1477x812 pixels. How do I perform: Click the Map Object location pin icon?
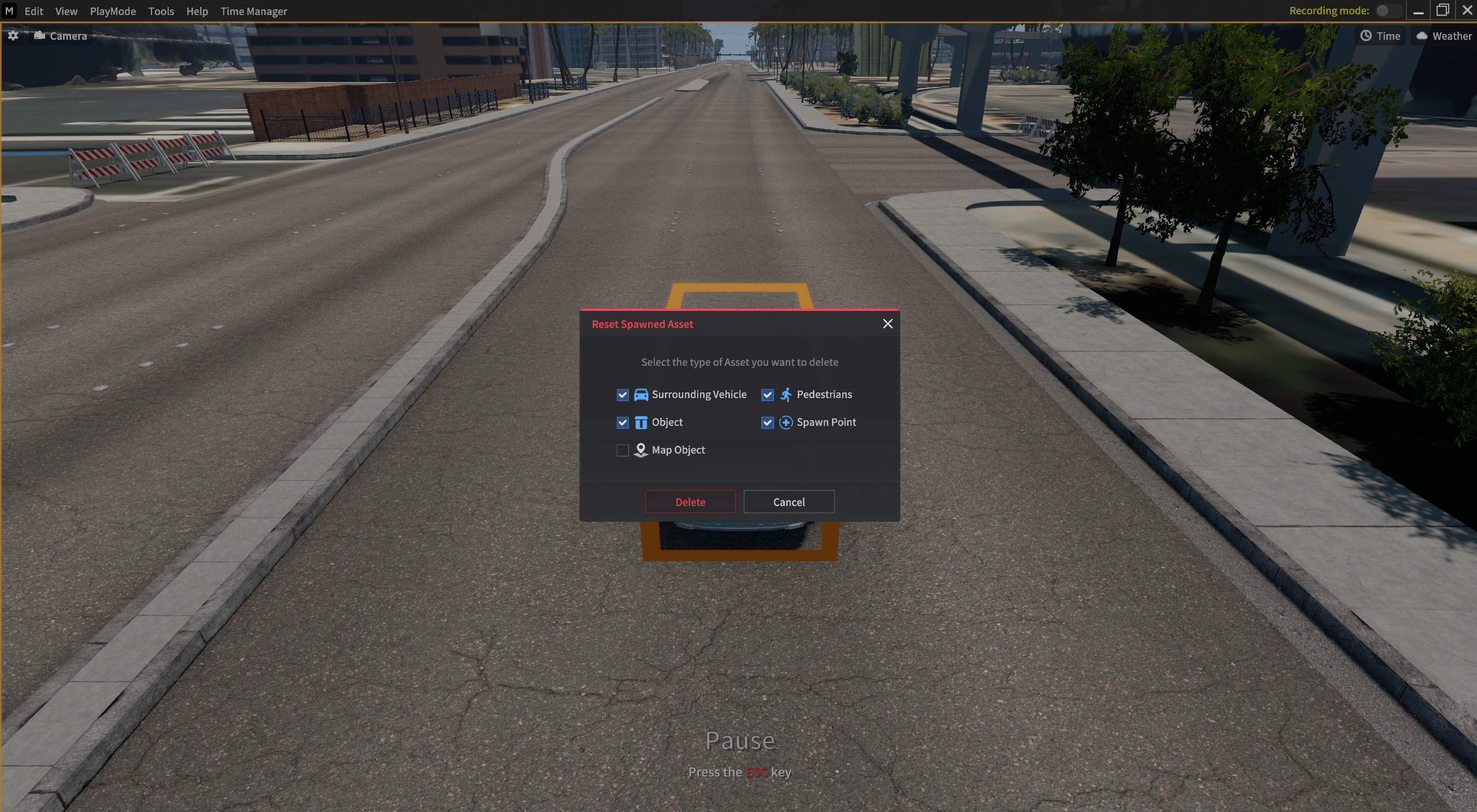(640, 450)
